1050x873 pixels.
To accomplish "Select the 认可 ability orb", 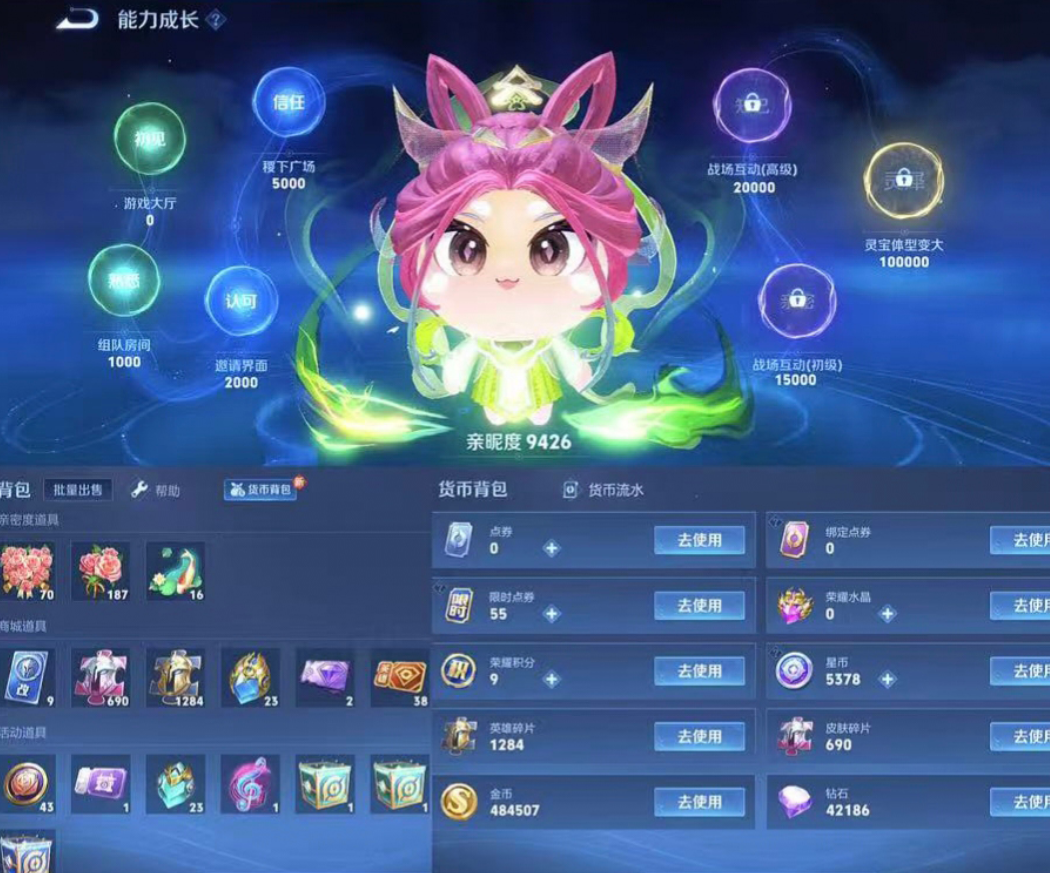I will (241, 301).
